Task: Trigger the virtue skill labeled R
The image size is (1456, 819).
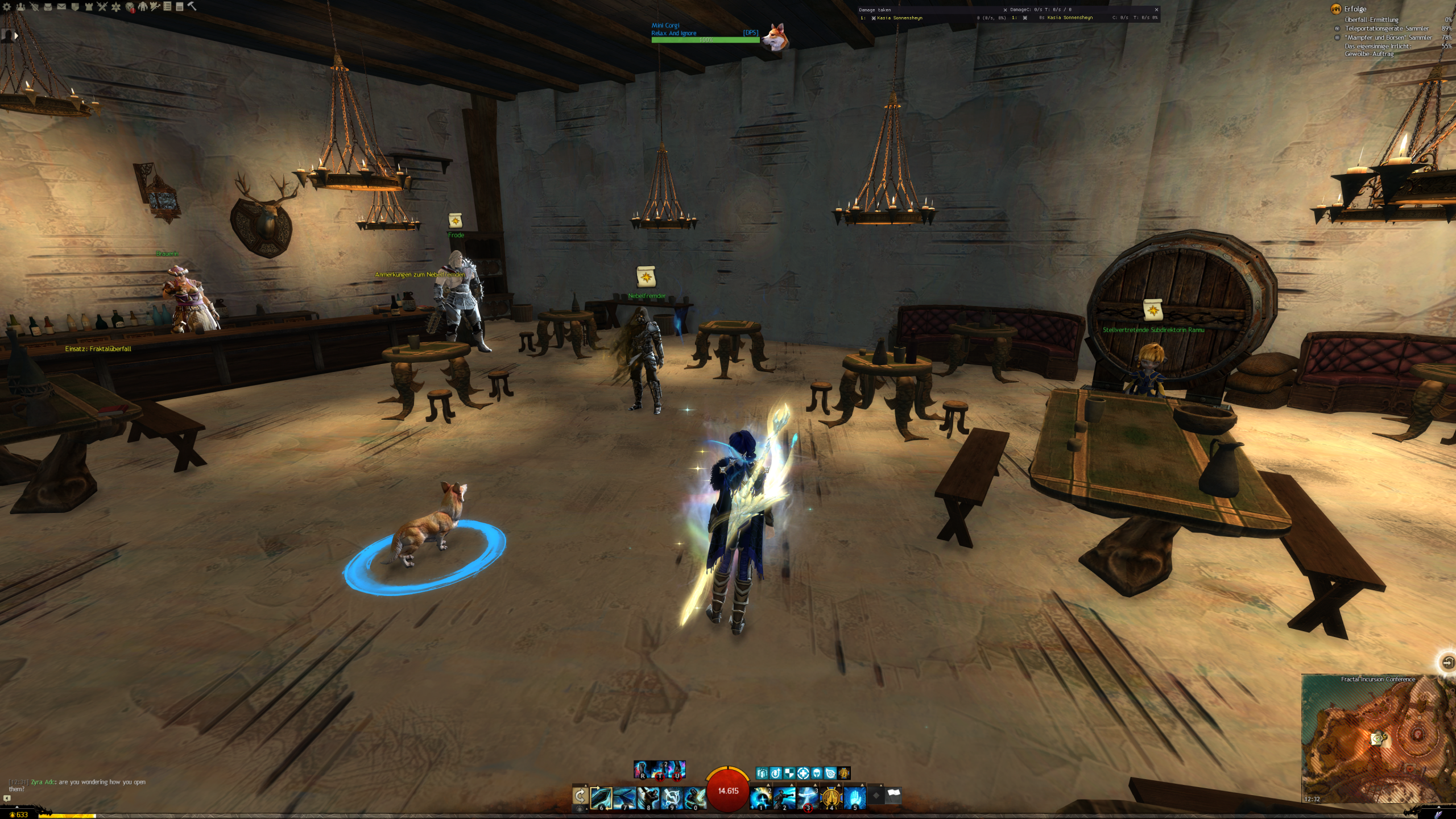Action: tap(643, 770)
